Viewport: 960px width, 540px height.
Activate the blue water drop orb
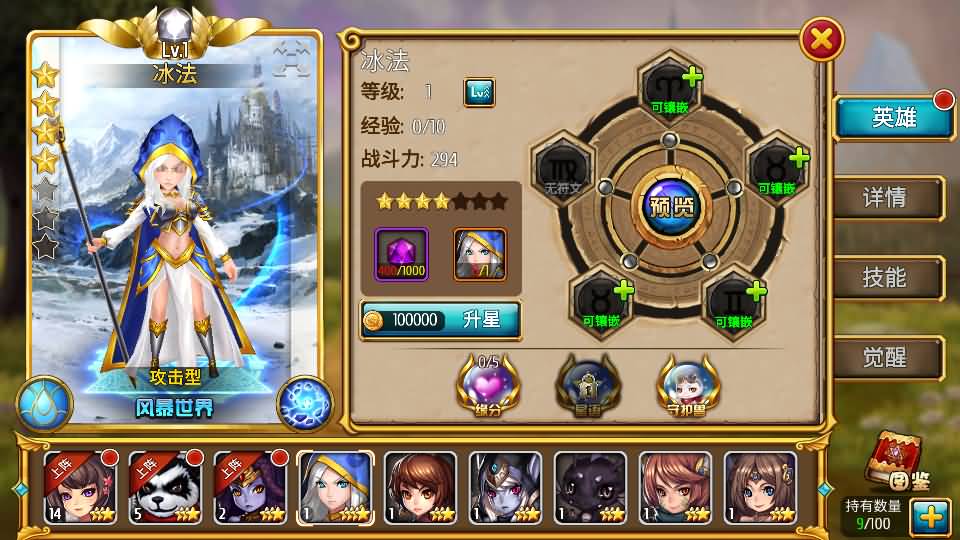pyautogui.click(x=44, y=404)
